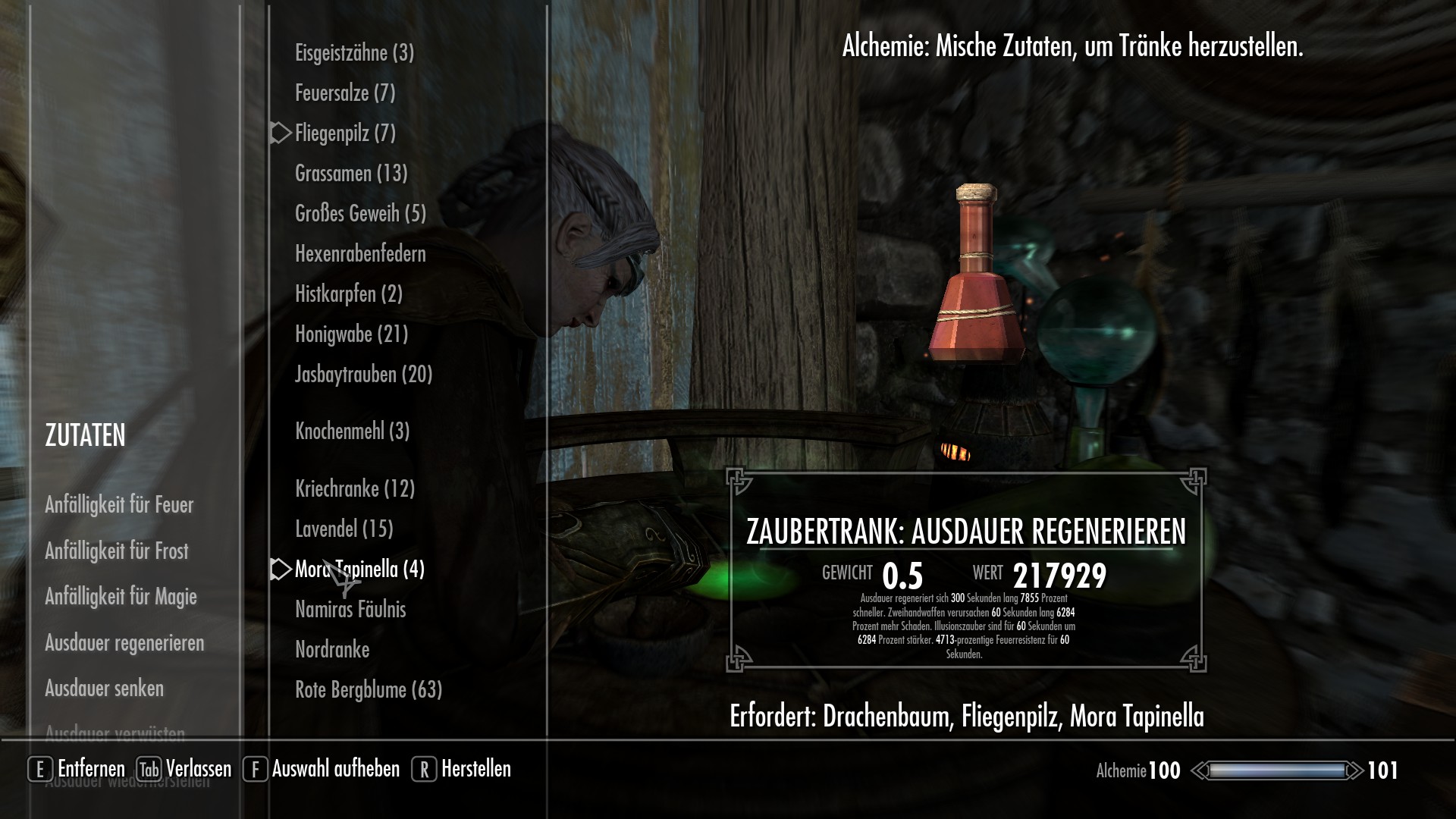Click the Tab key icon for Verlassen
Viewport: 1456px width, 819px height.
pos(149,769)
